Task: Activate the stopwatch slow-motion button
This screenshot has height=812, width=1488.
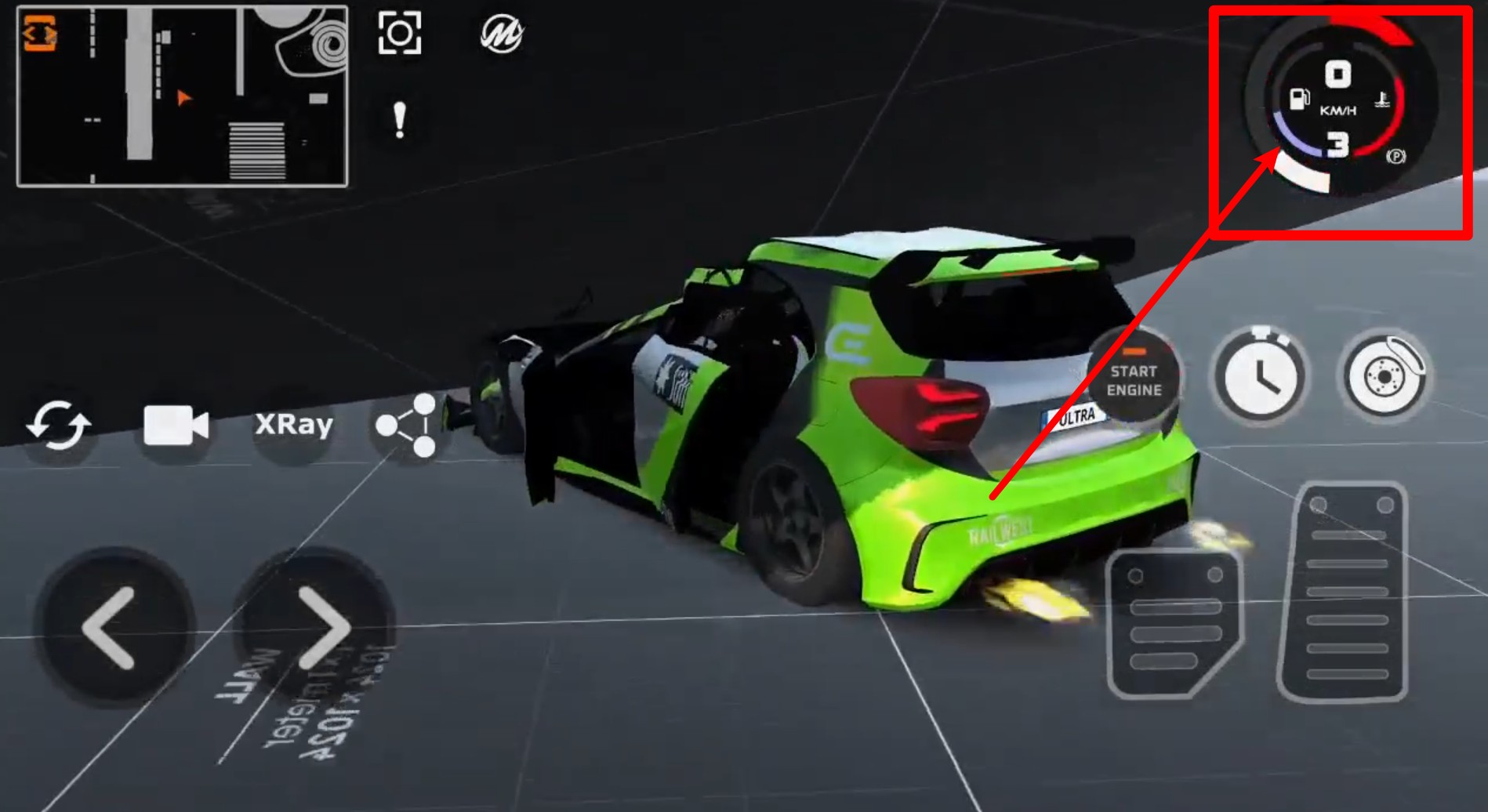Action: pyautogui.click(x=1260, y=375)
